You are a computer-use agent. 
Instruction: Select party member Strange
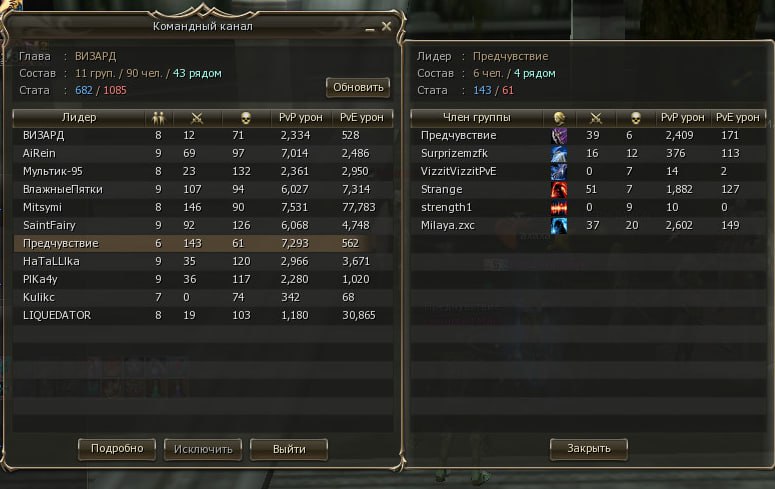[580, 189]
